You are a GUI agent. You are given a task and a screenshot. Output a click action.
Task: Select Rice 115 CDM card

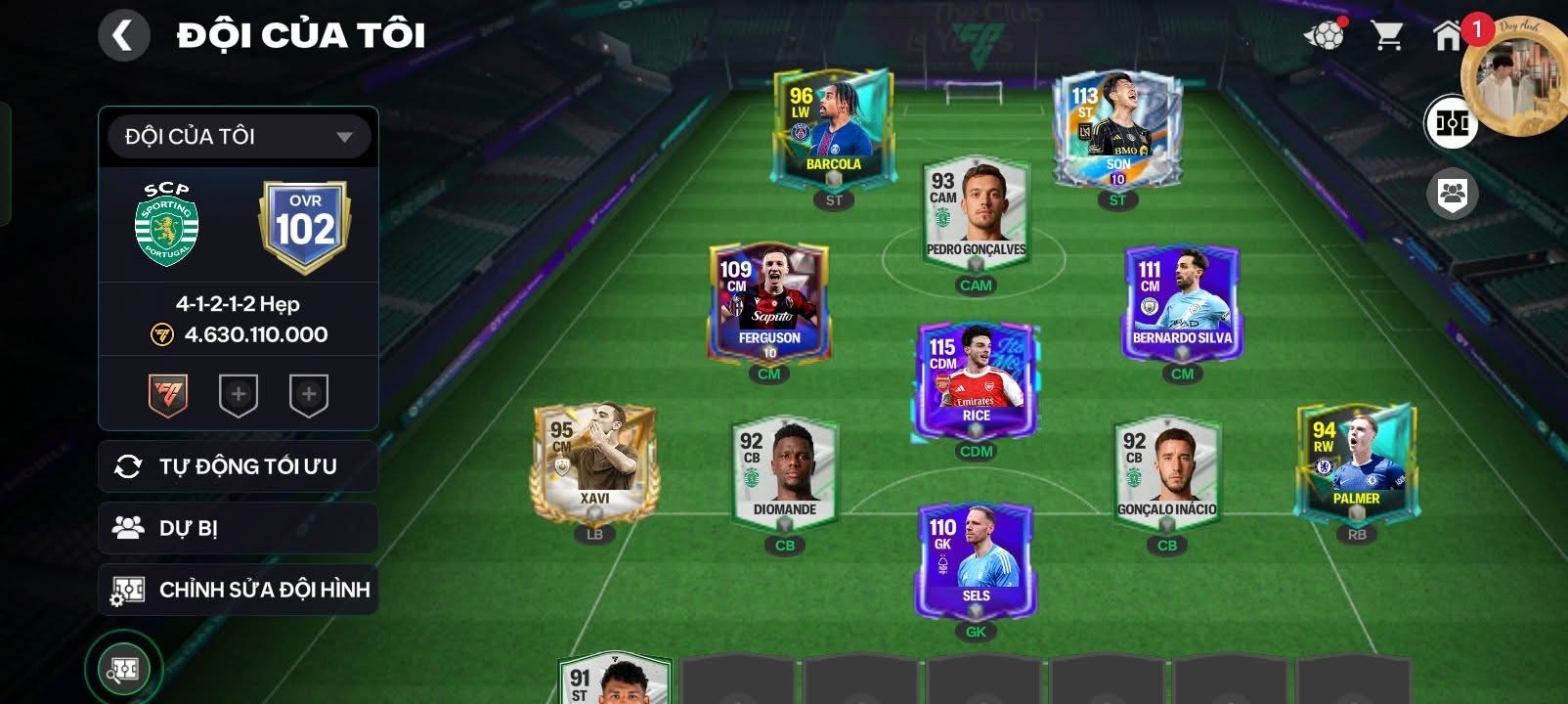pos(976,381)
